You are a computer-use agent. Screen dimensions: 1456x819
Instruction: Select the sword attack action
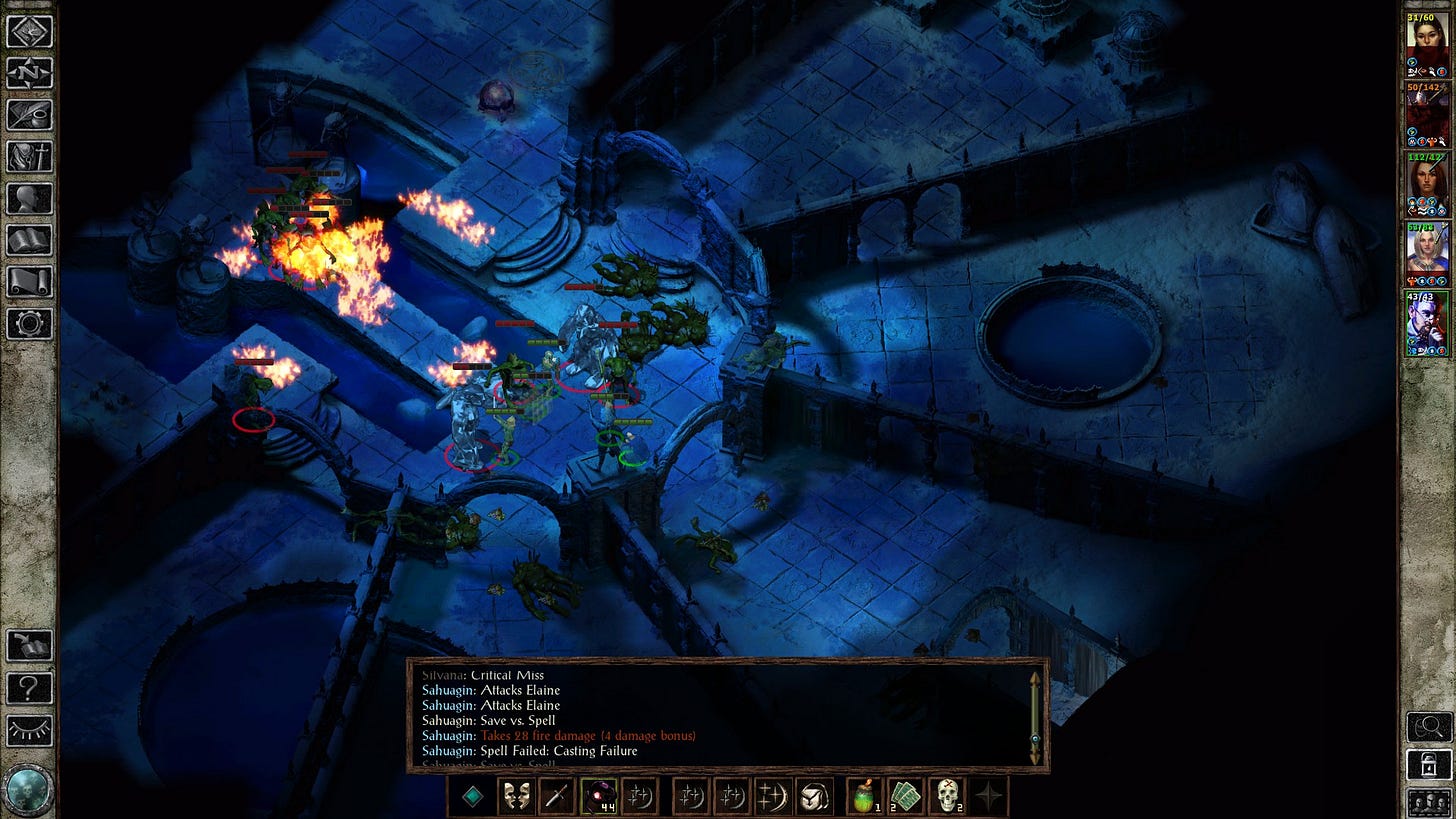pyautogui.click(x=555, y=796)
